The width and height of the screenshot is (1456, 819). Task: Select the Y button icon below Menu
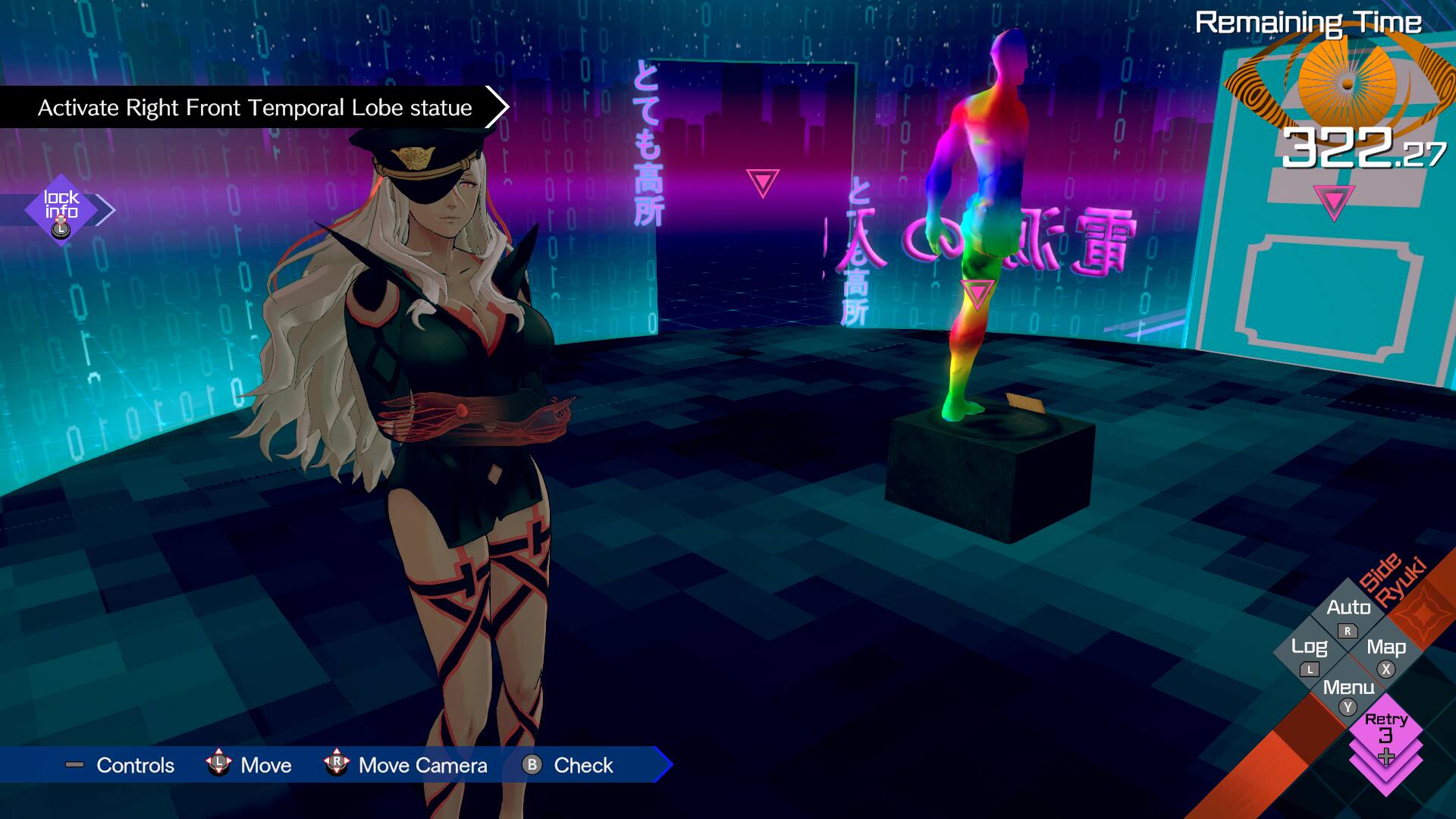click(1348, 705)
